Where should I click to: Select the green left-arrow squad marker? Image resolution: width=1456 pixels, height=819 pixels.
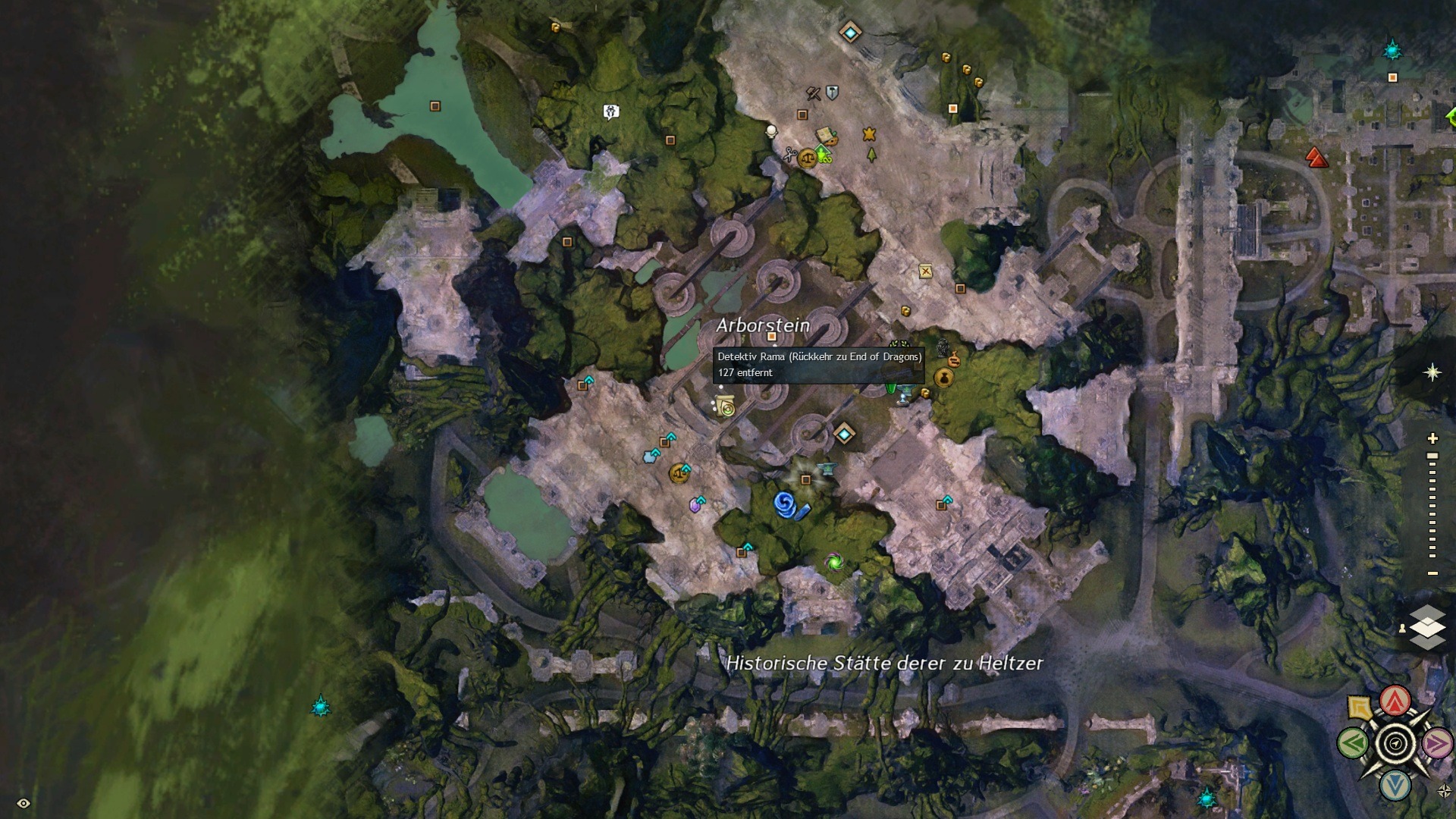pyautogui.click(x=1354, y=743)
